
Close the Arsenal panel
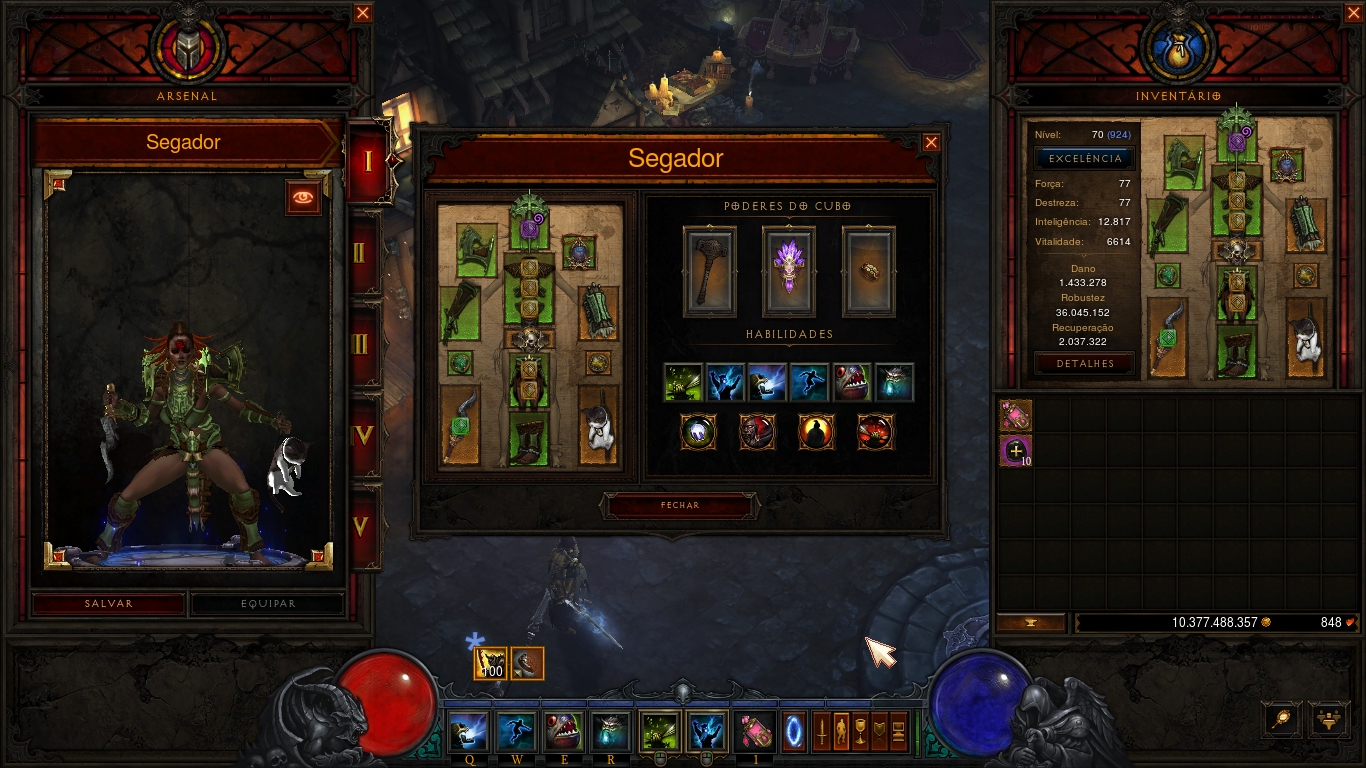[x=363, y=13]
